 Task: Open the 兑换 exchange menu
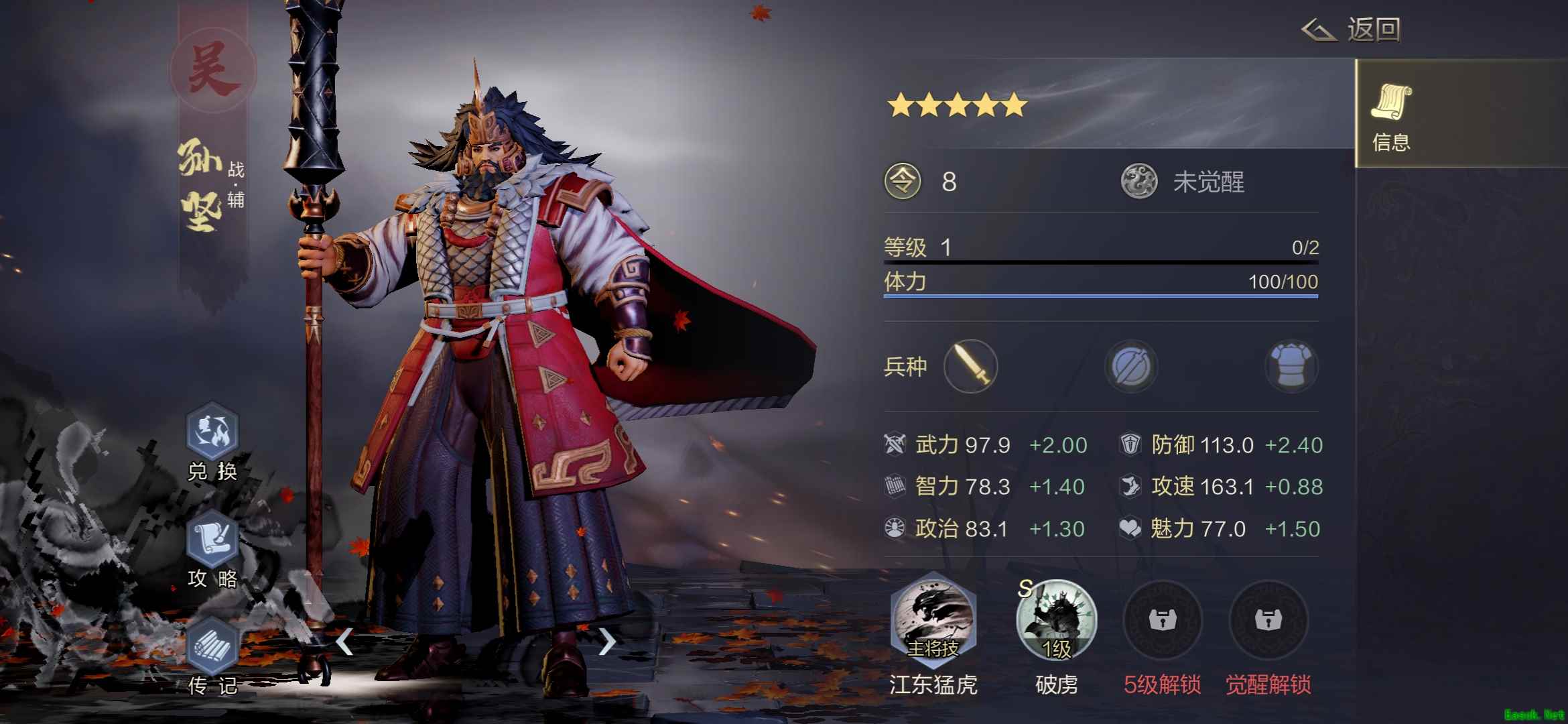[x=212, y=430]
